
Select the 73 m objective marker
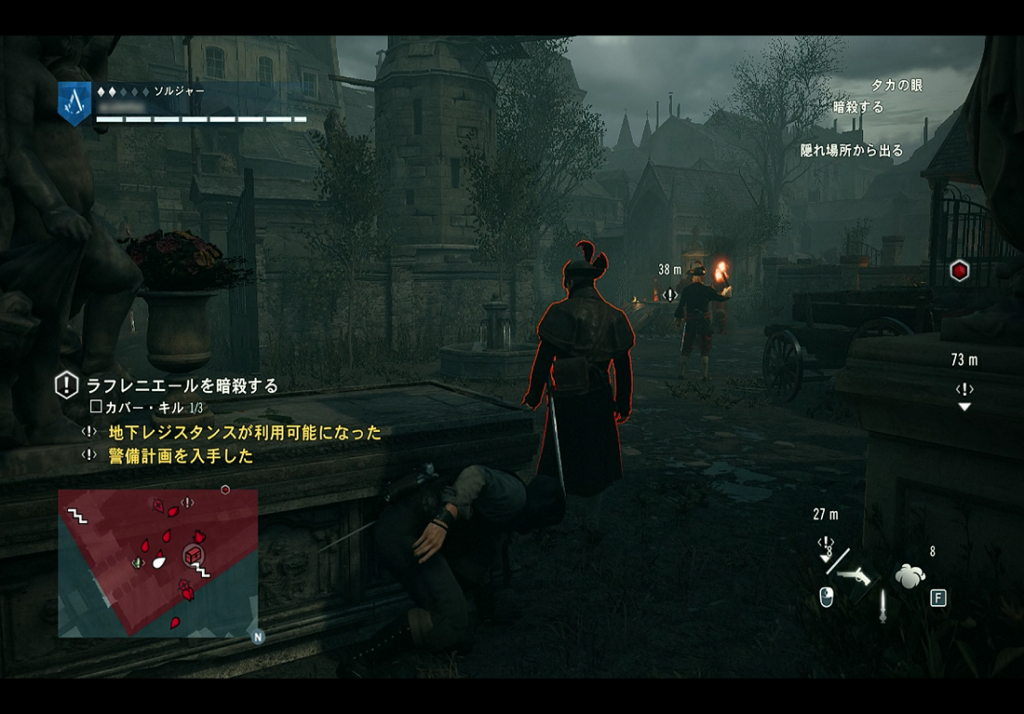(964, 388)
